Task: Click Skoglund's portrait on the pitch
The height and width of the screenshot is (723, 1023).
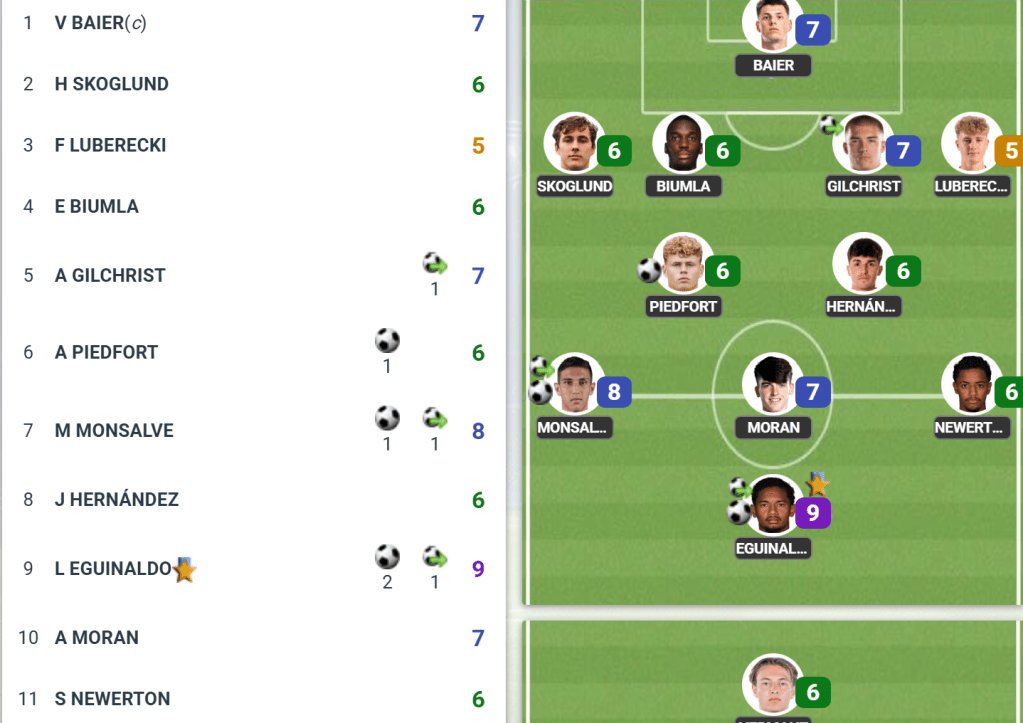Action: point(574,144)
